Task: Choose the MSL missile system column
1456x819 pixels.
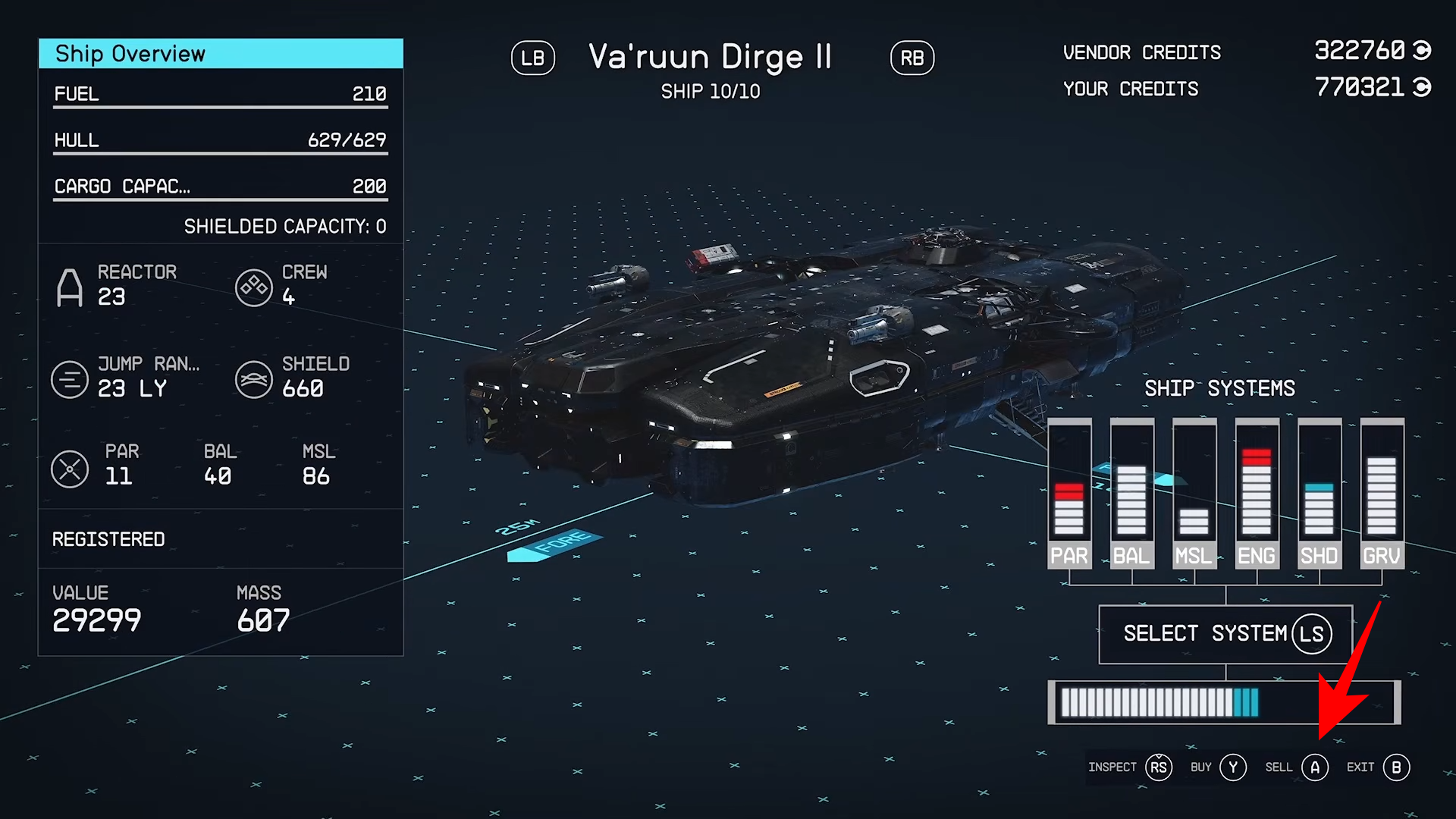Action: click(x=1194, y=493)
